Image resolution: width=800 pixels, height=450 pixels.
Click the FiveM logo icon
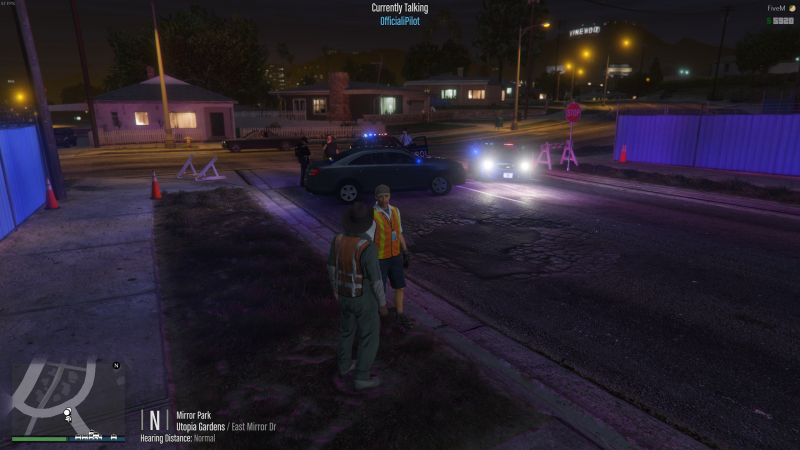(x=790, y=8)
